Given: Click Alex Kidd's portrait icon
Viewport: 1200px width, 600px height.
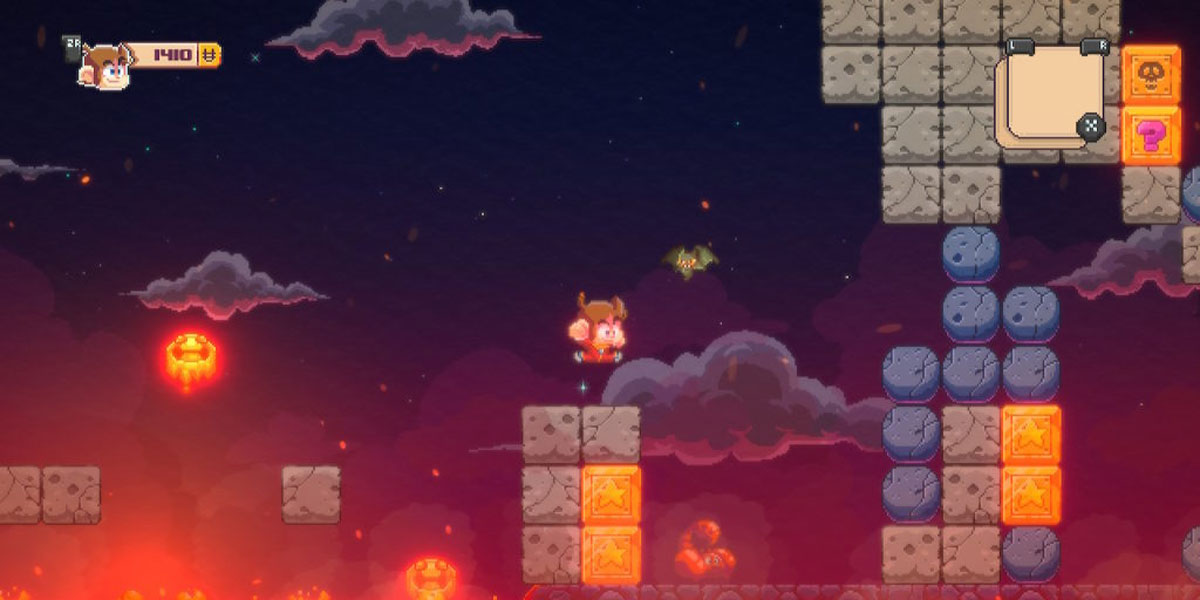Looking at the screenshot, I should coord(106,66).
